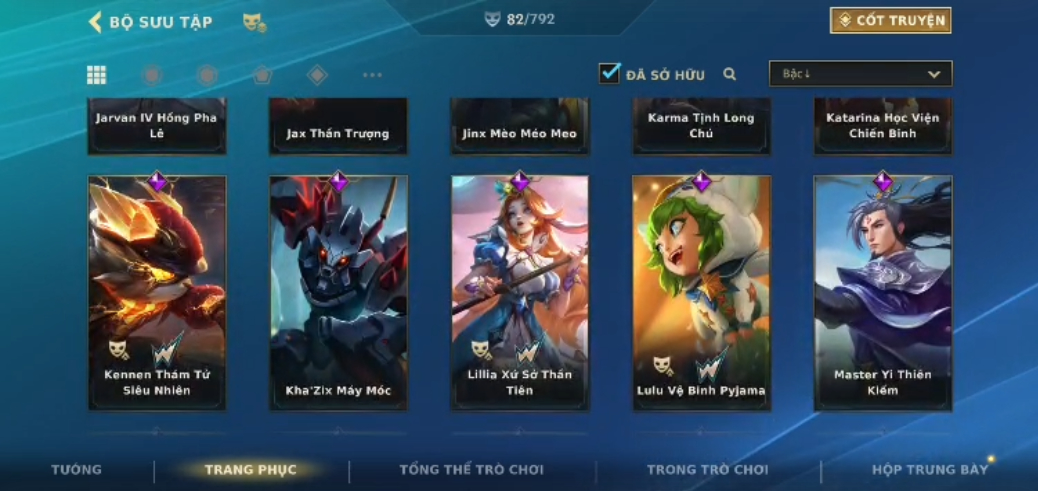Viewport: 1038px width, 491px height.
Task: Open the Bậc sorting dropdown
Action: click(x=860, y=74)
